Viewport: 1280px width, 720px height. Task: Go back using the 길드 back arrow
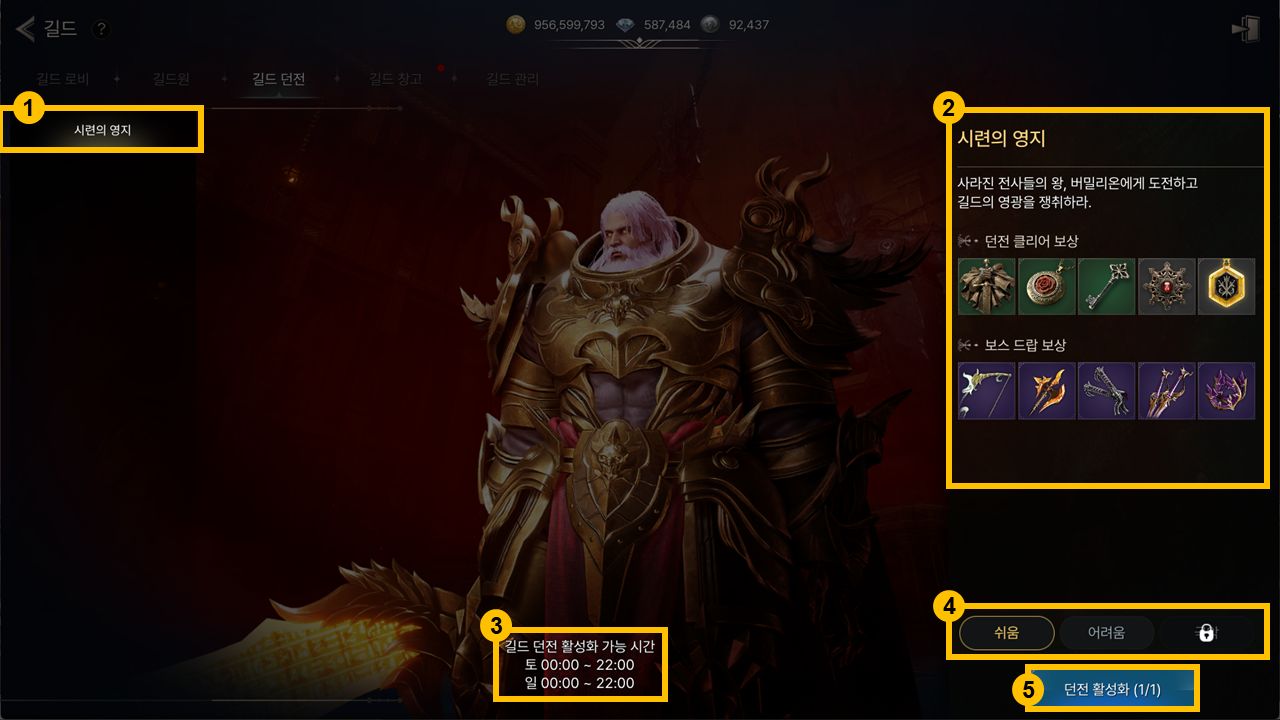(x=26, y=28)
